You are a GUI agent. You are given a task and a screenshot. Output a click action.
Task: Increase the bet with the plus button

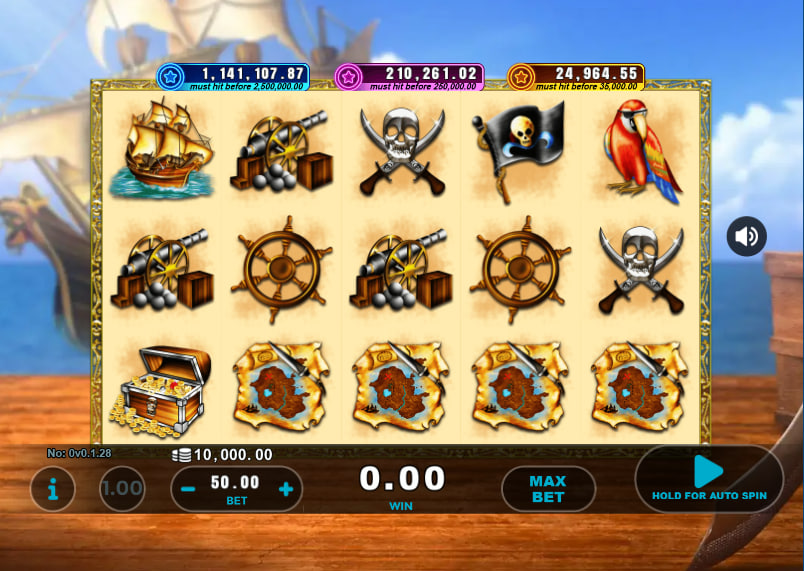pos(286,489)
